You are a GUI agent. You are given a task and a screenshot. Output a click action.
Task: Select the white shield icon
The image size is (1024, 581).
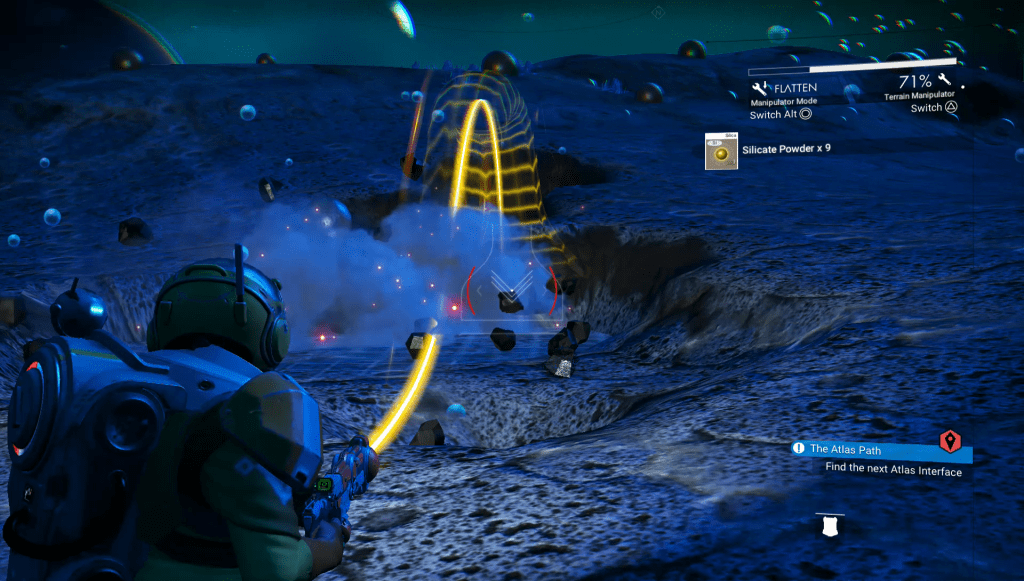[x=829, y=527]
